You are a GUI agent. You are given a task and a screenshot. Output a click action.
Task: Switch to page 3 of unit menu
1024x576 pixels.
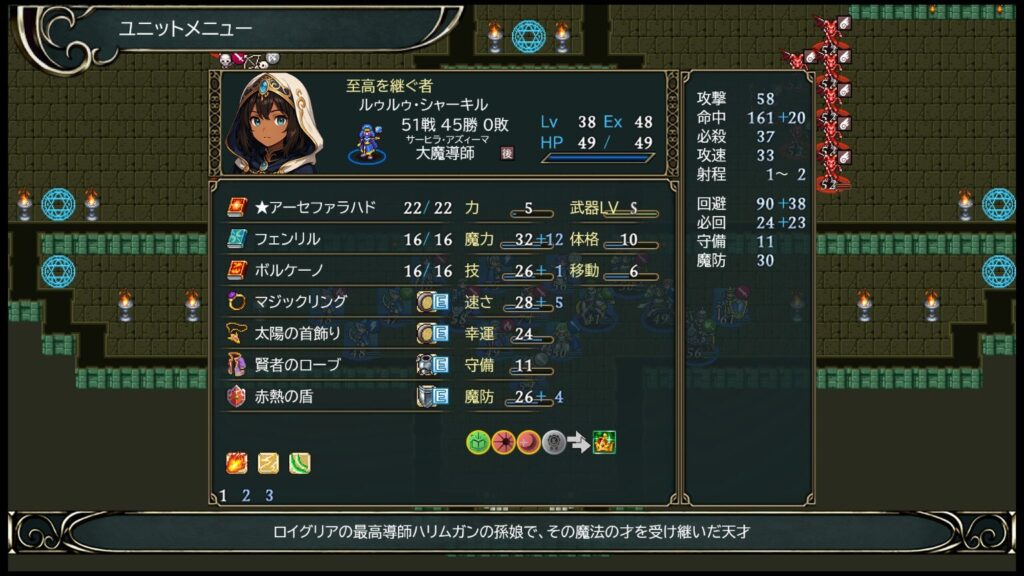coord(269,495)
